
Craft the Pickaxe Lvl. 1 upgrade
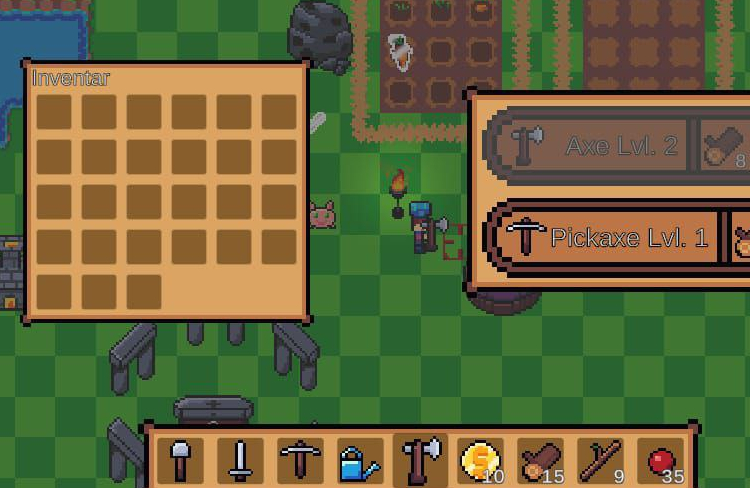click(610, 238)
